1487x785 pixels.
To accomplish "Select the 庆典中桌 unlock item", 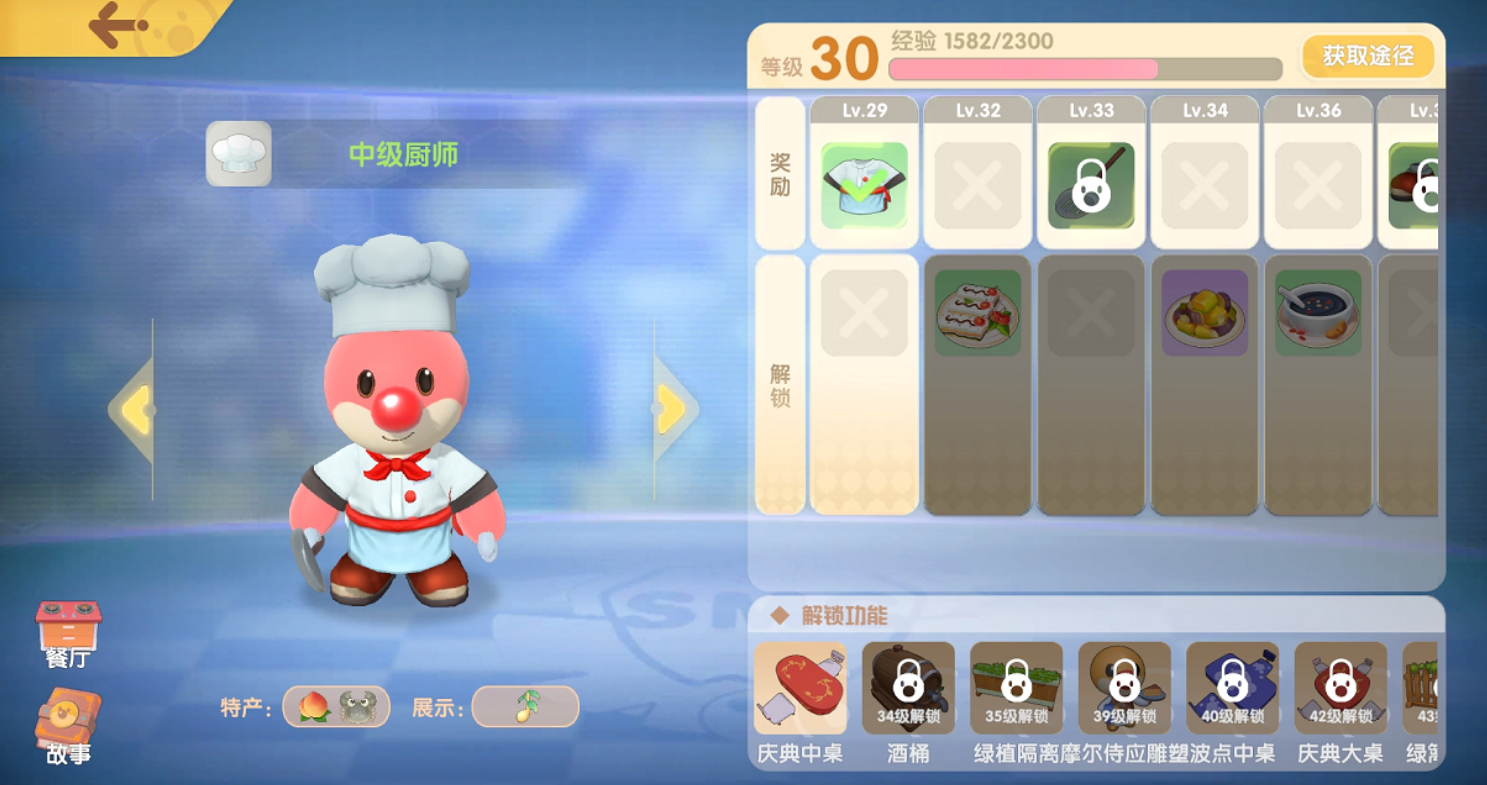I will coord(800,689).
